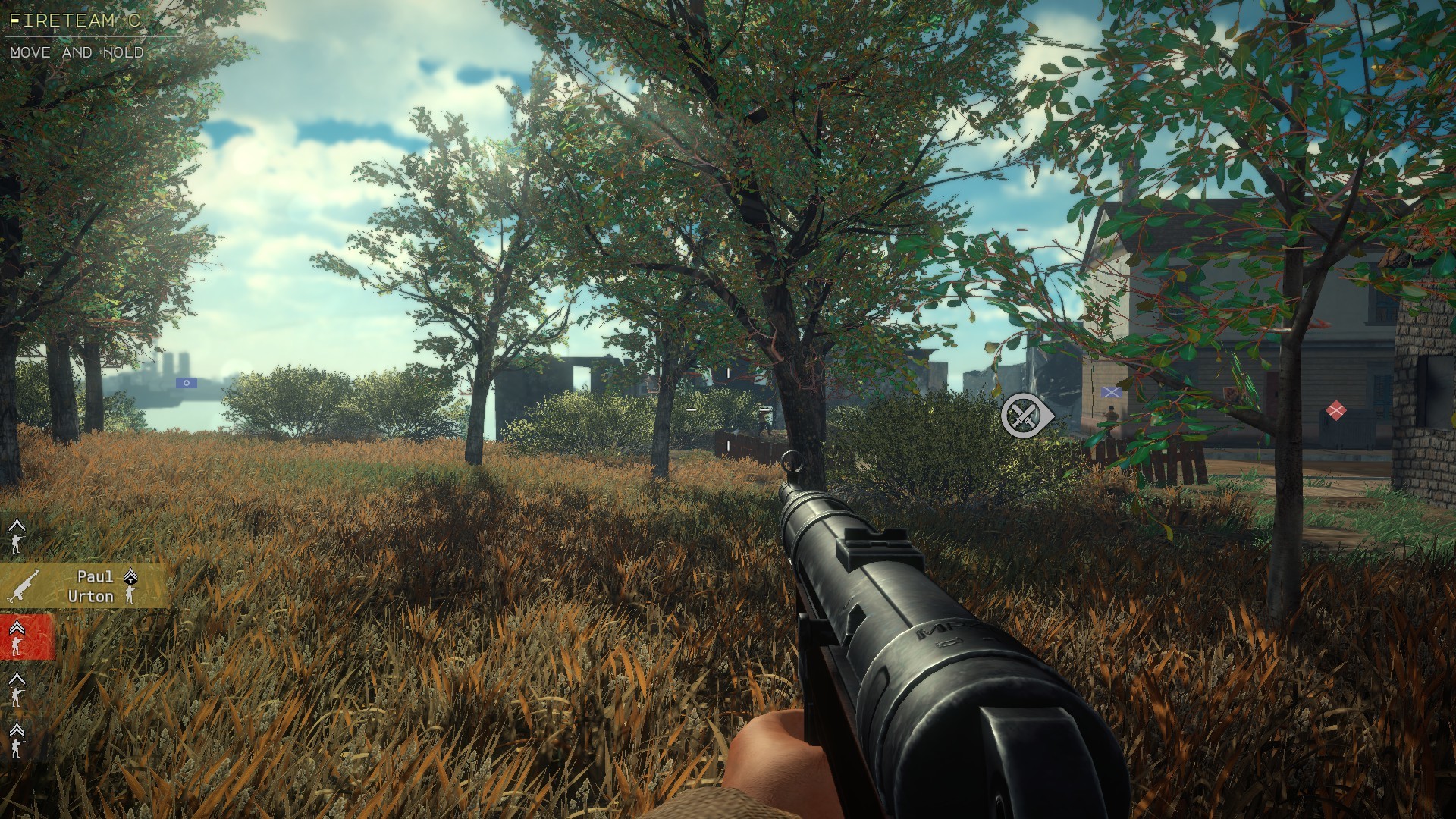Click the red diamond enemy marker
The height and width of the screenshot is (819, 1456).
point(1335,411)
